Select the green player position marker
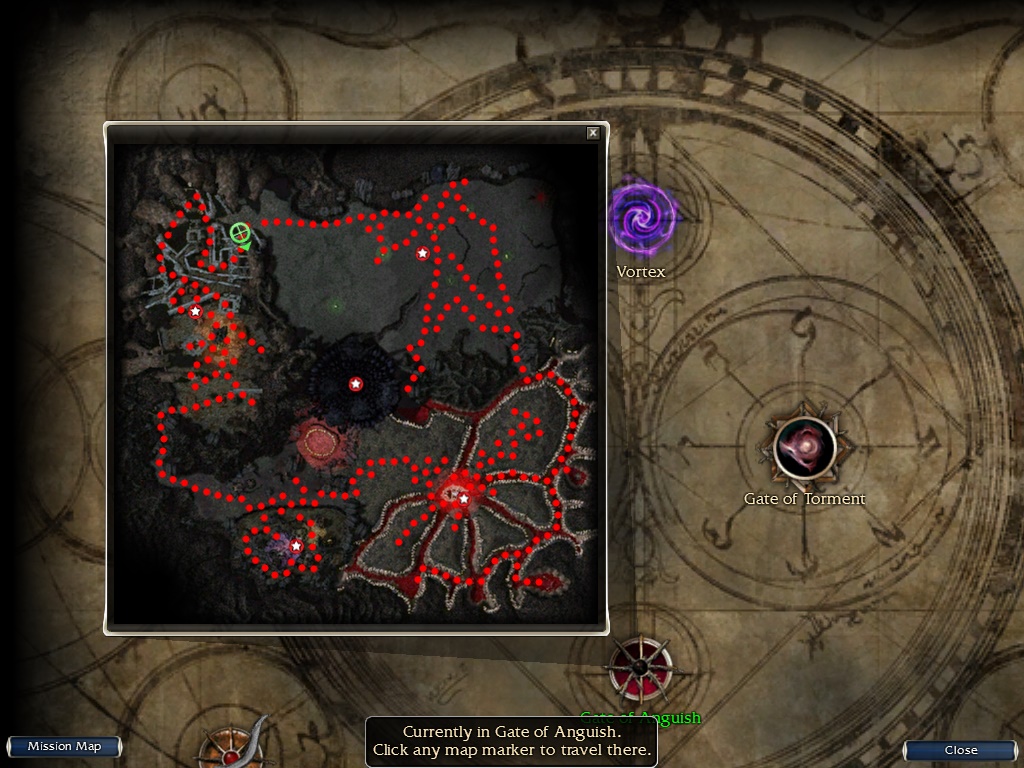1024x768 pixels. pyautogui.click(x=239, y=233)
